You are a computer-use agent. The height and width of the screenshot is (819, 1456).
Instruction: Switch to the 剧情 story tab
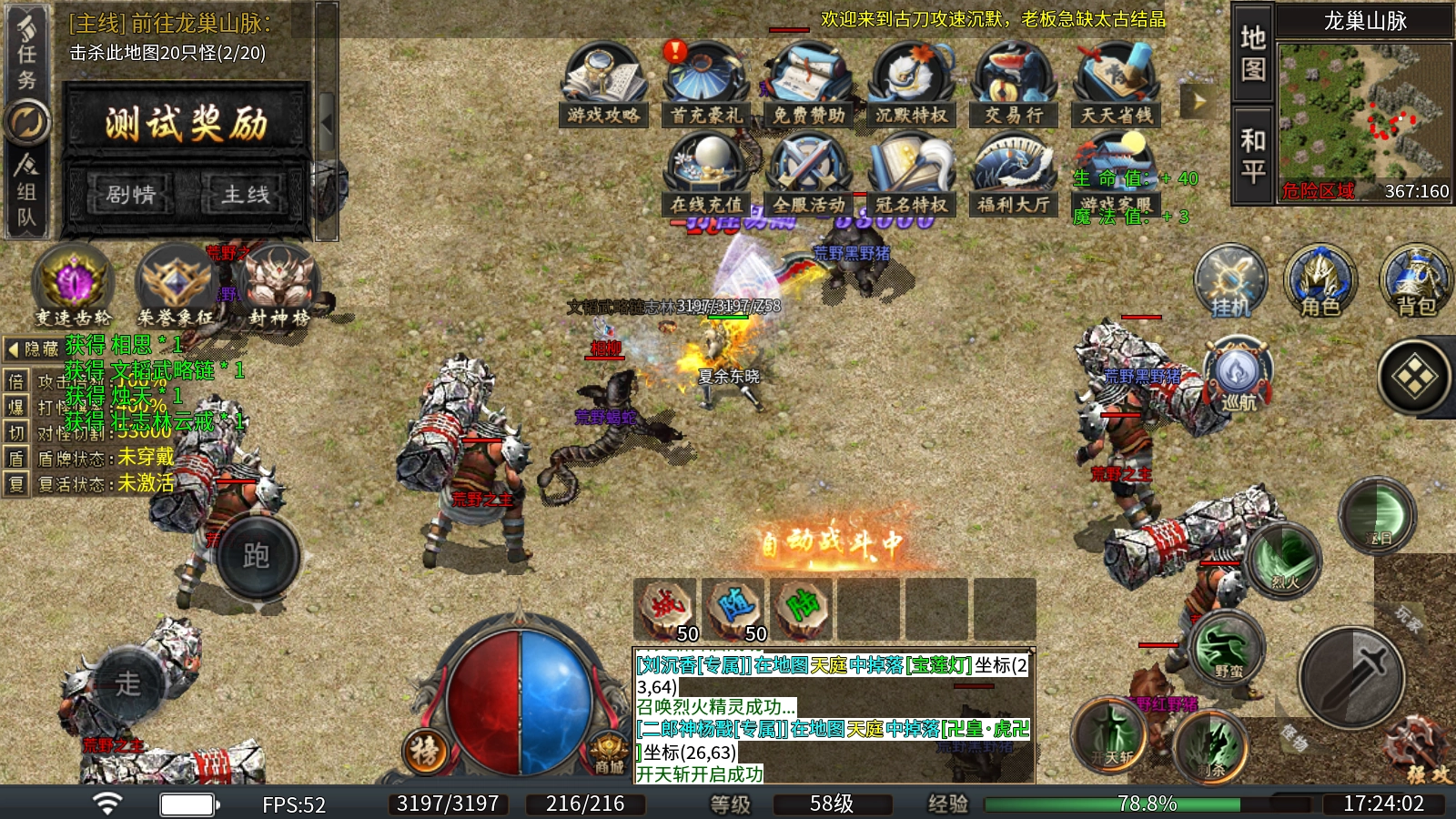point(130,194)
